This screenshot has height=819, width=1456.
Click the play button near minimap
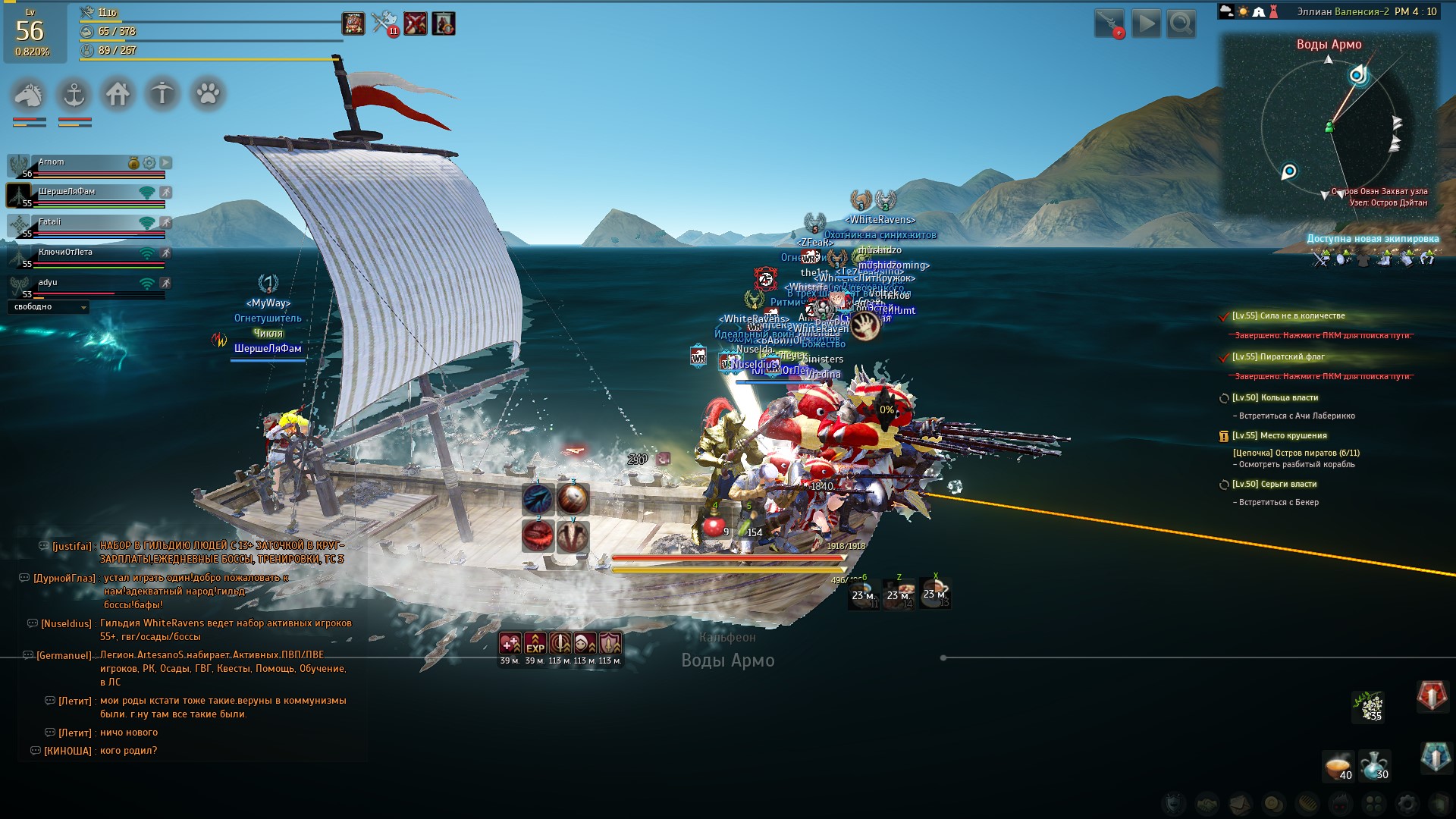click(1146, 24)
